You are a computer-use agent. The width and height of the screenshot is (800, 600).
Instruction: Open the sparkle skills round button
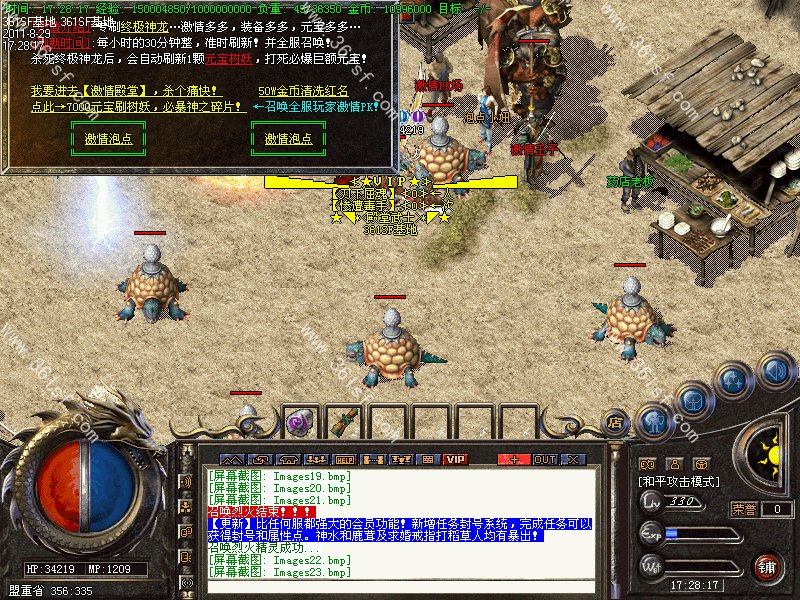tap(734, 380)
